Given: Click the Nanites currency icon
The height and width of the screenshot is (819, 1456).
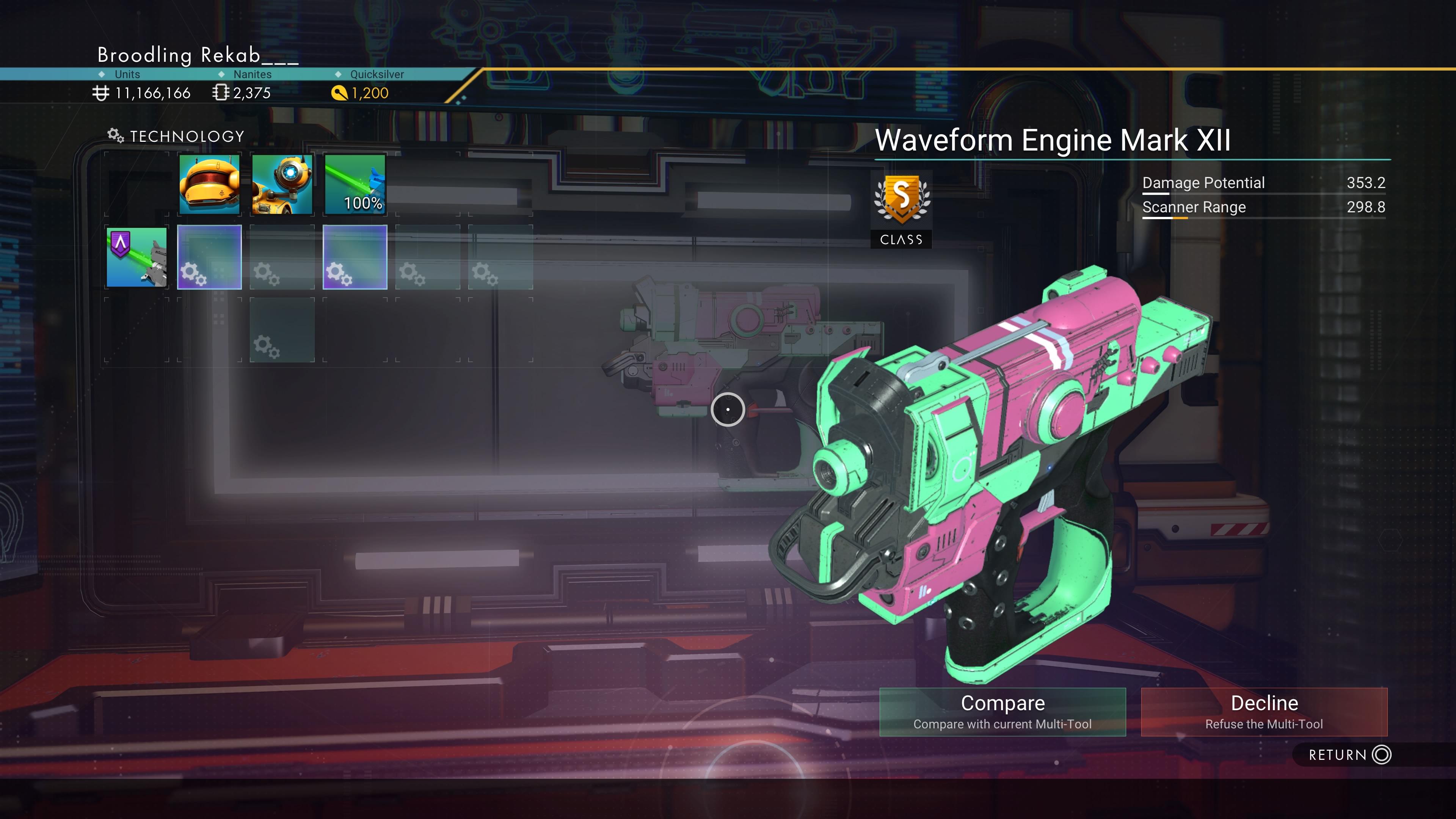Looking at the screenshot, I should [221, 93].
